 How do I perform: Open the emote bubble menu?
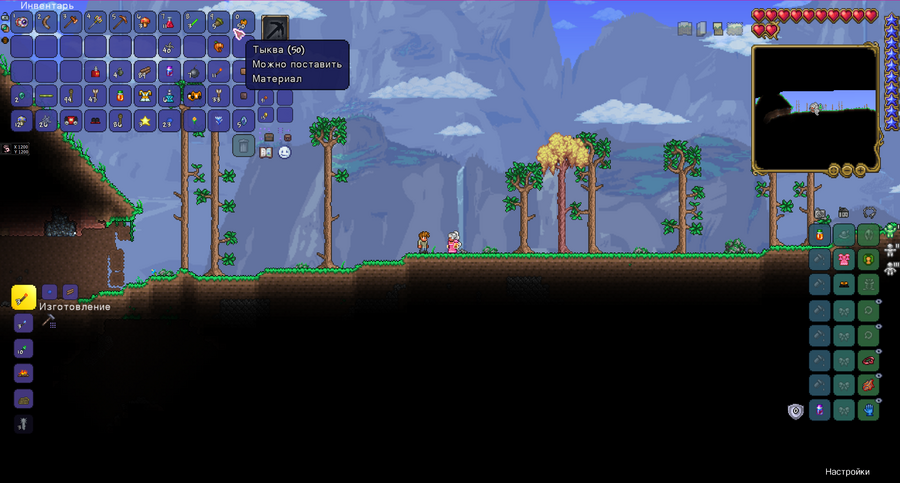pos(284,152)
